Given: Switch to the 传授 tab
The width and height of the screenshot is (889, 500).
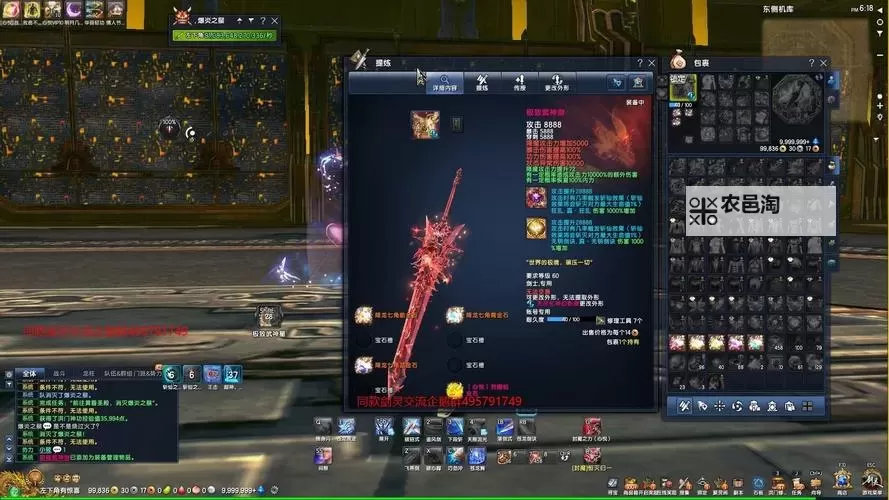Looking at the screenshot, I should pyautogui.click(x=519, y=82).
